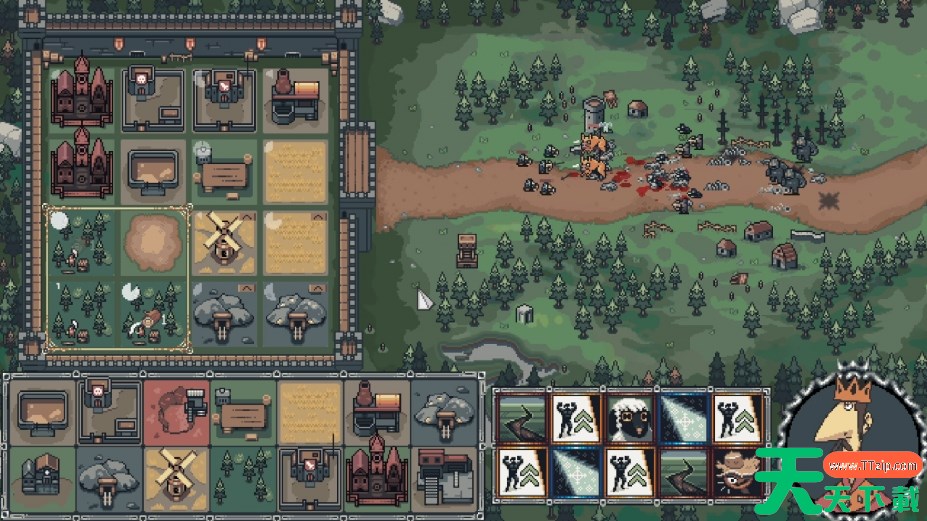Select the empty basin tile in the bottom palette
Image resolution: width=927 pixels, height=521 pixels.
click(43, 410)
